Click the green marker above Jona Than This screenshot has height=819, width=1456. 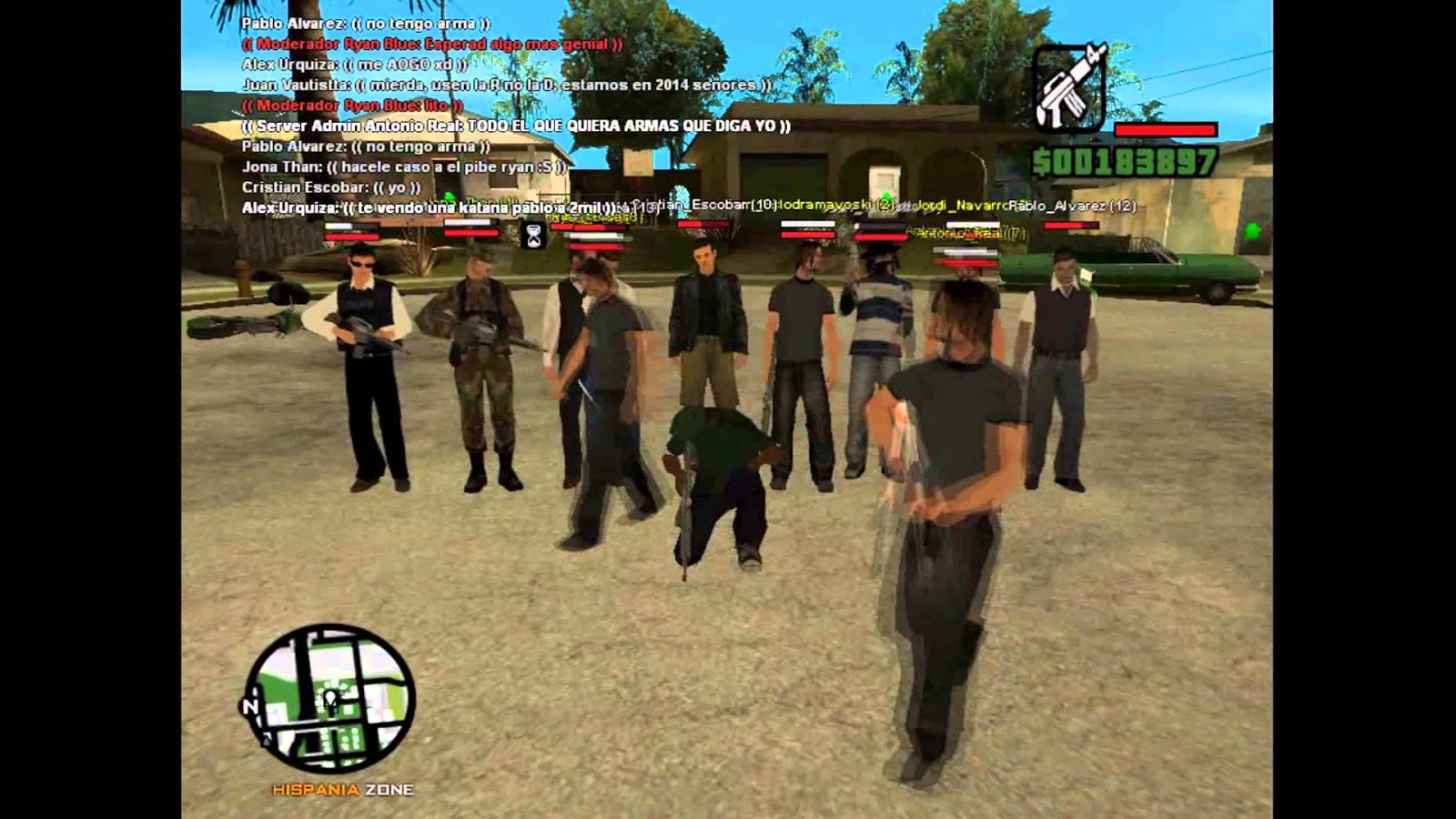coord(450,195)
